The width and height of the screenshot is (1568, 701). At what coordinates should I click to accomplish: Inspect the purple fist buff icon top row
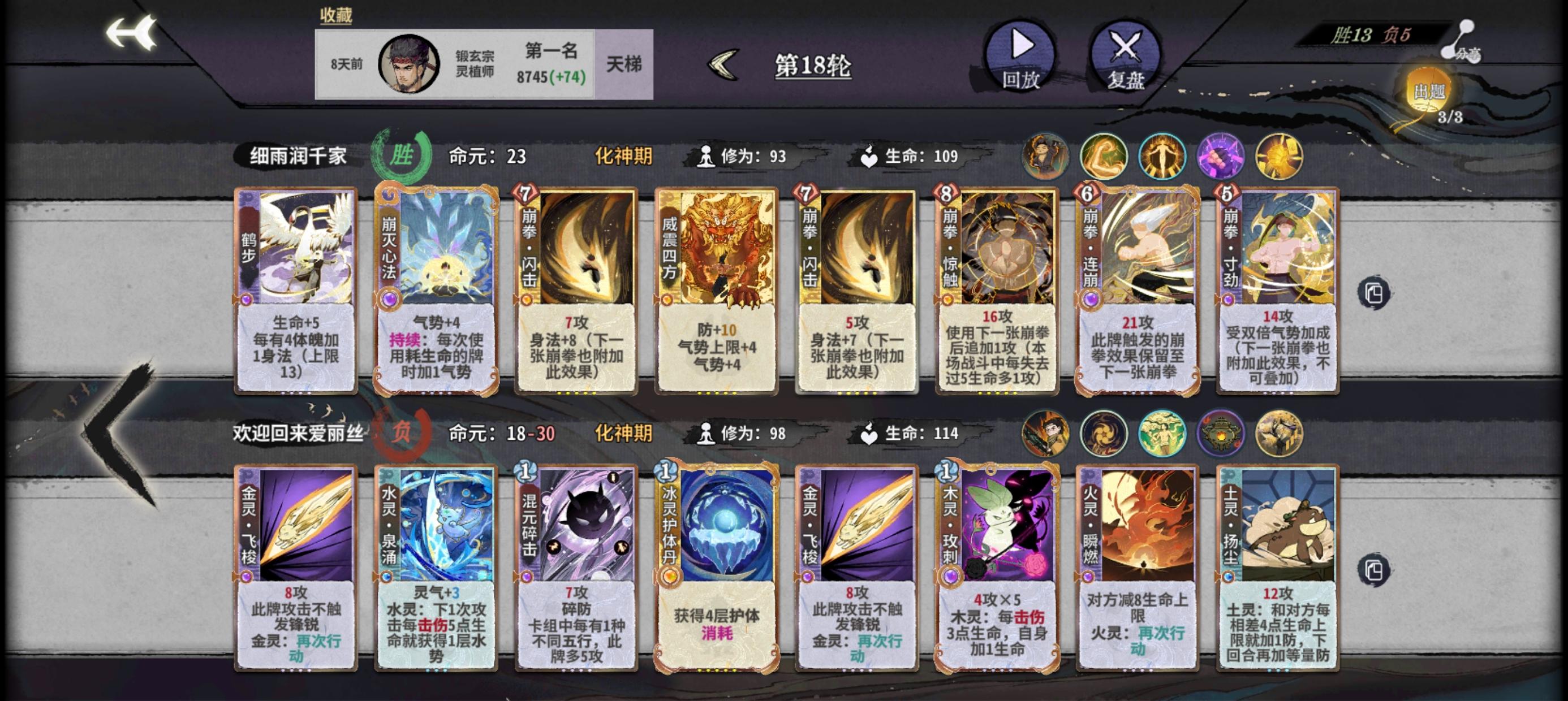click(x=1221, y=158)
